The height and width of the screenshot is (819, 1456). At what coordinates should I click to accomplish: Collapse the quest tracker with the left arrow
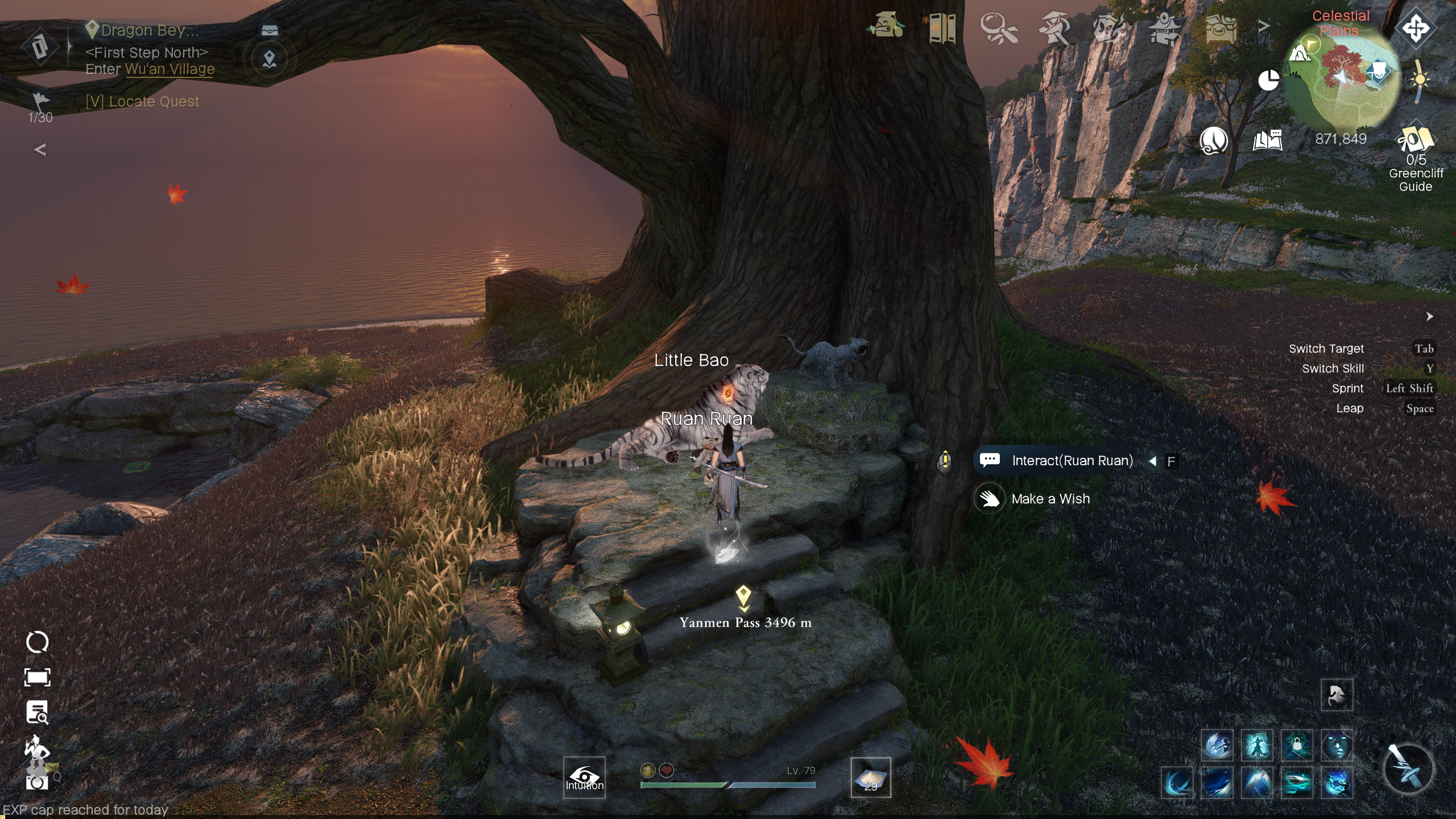(x=40, y=150)
